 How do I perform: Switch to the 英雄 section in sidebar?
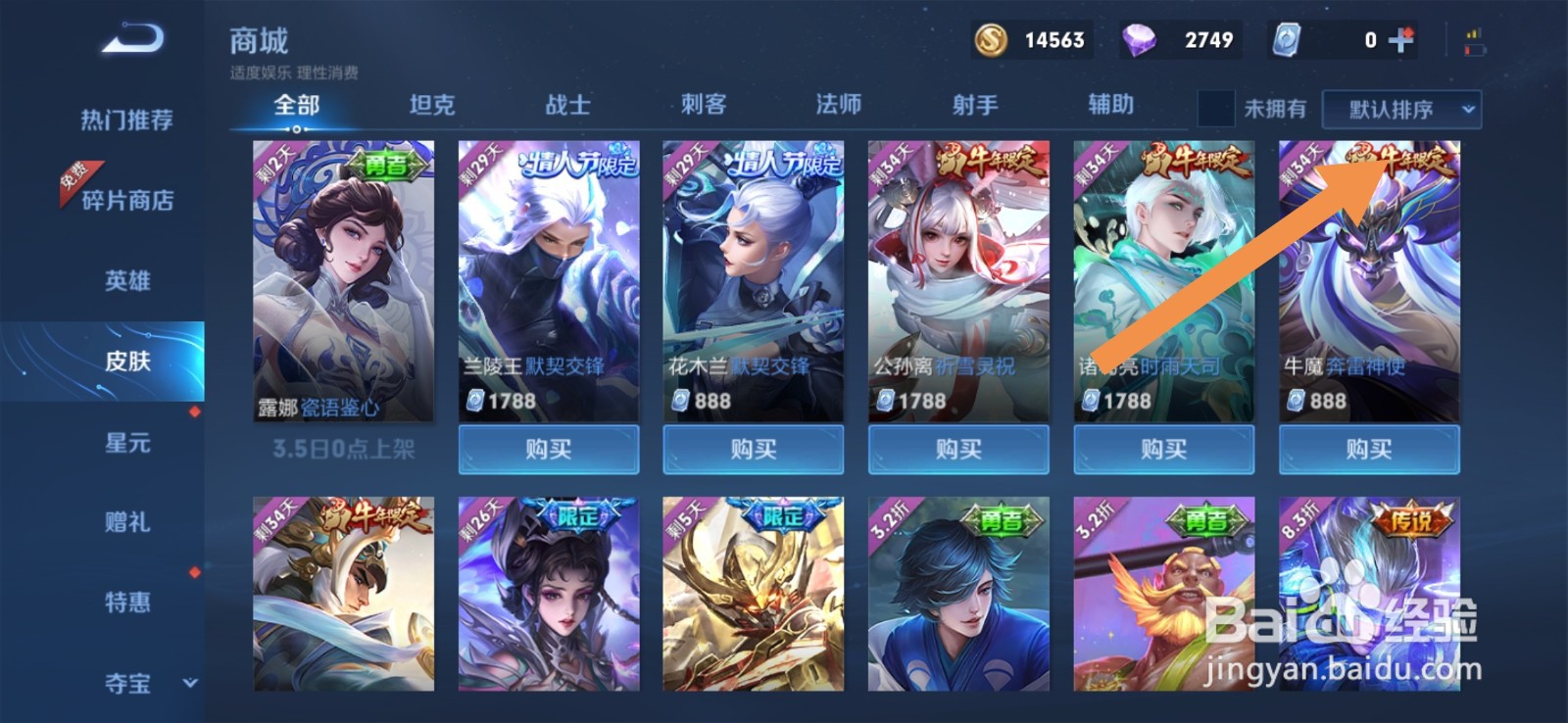[x=125, y=280]
